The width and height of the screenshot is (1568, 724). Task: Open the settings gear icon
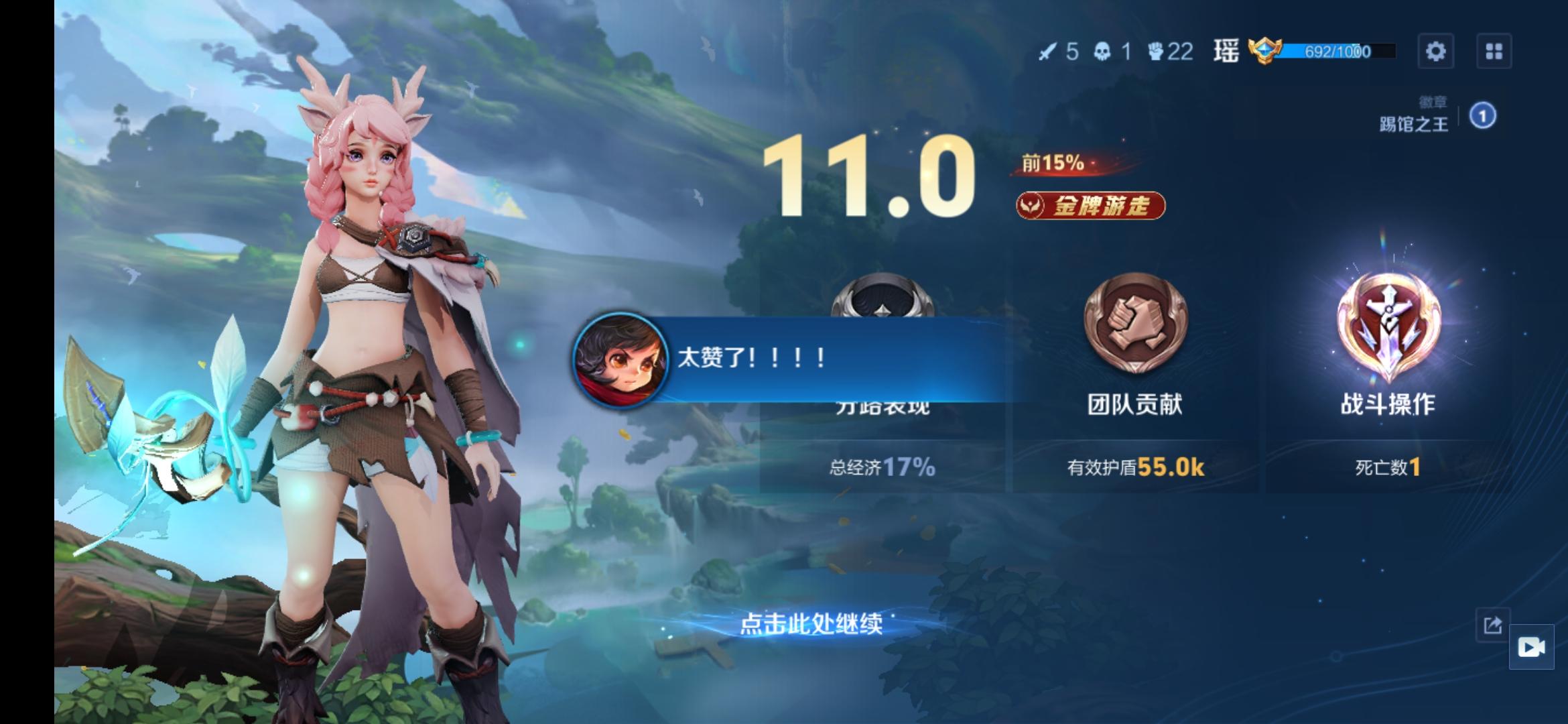(x=1436, y=50)
